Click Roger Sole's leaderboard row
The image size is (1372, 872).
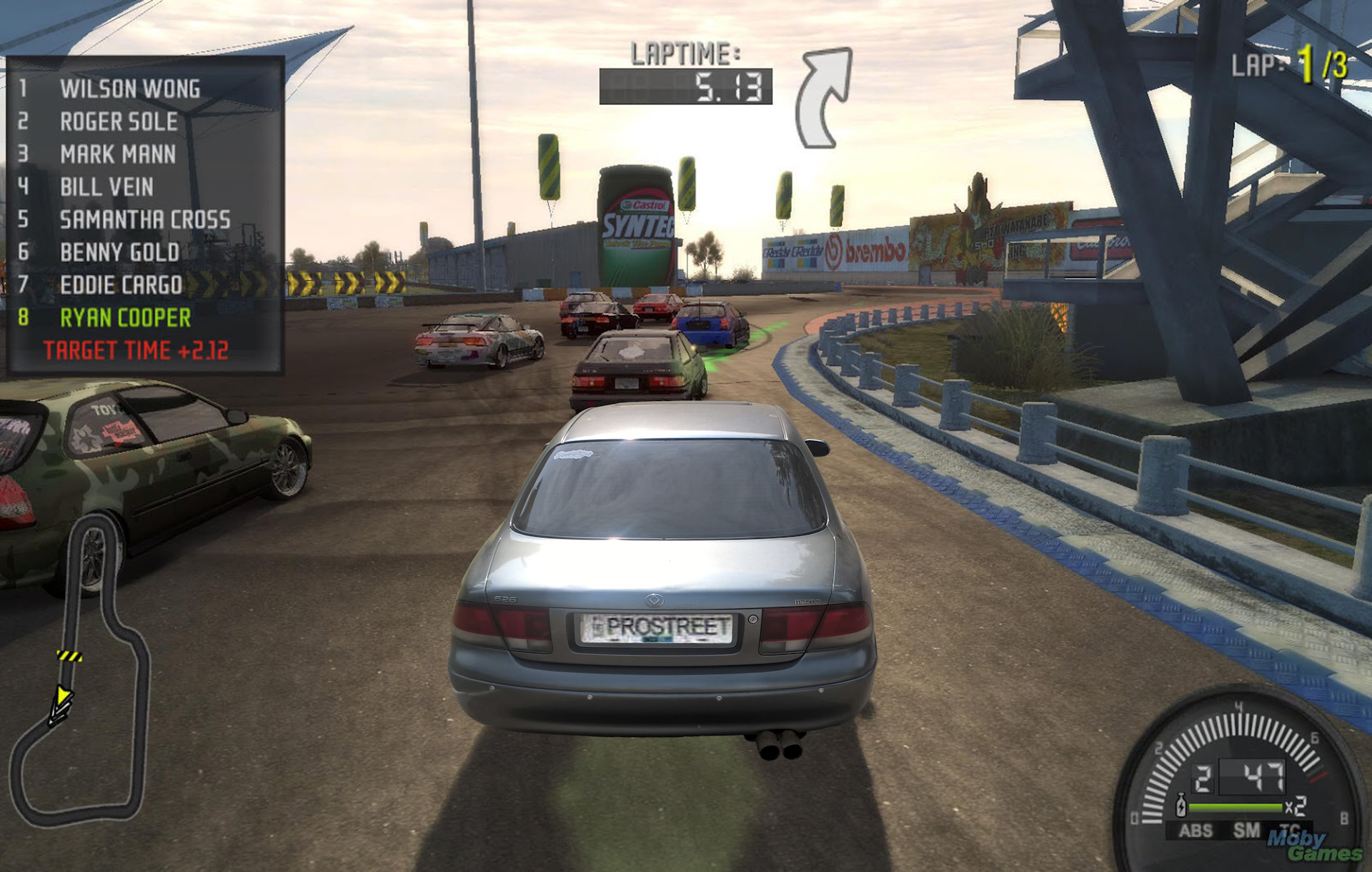click(x=119, y=122)
